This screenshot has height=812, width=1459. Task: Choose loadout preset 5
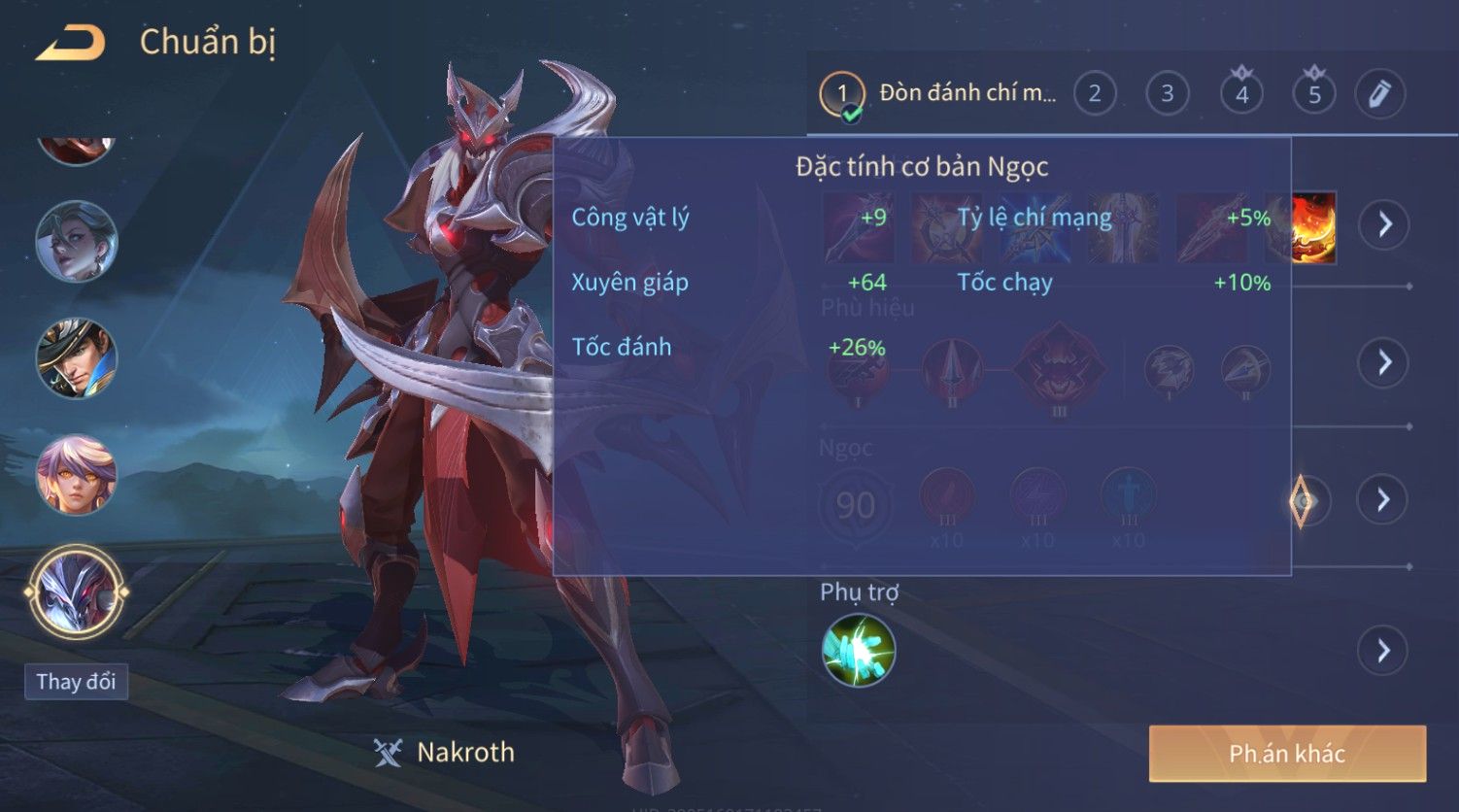point(1314,94)
